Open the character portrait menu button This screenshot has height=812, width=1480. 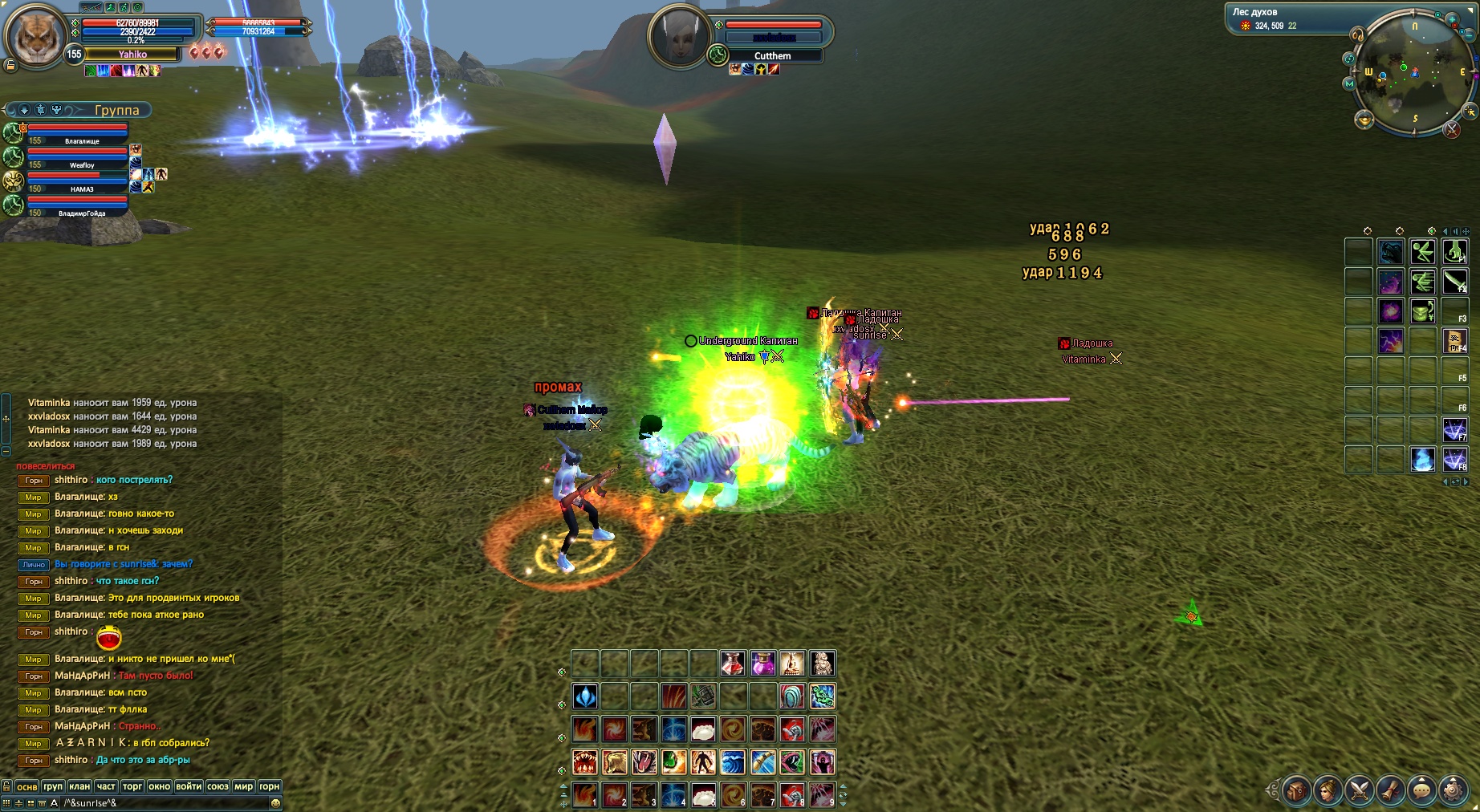(1328, 790)
